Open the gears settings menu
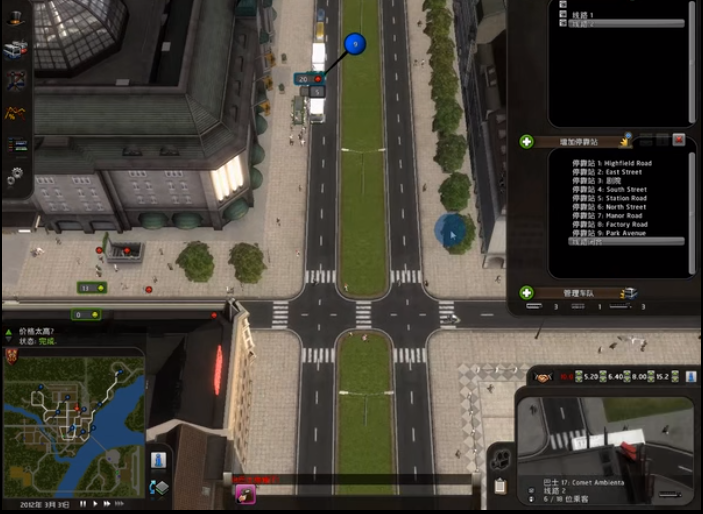The height and width of the screenshot is (514, 703). (x=16, y=176)
